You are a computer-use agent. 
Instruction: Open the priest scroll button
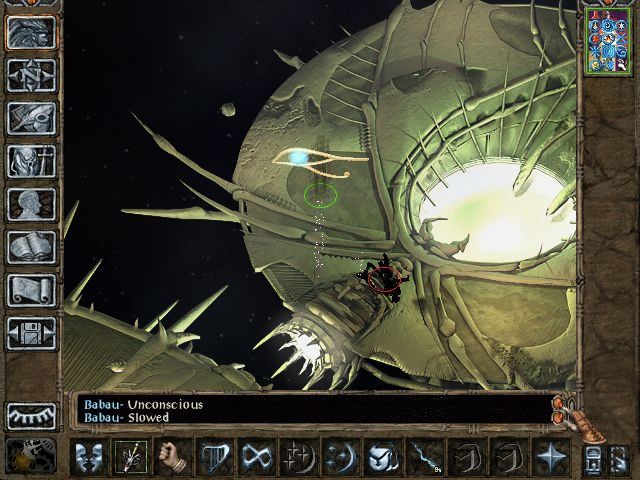point(31,290)
